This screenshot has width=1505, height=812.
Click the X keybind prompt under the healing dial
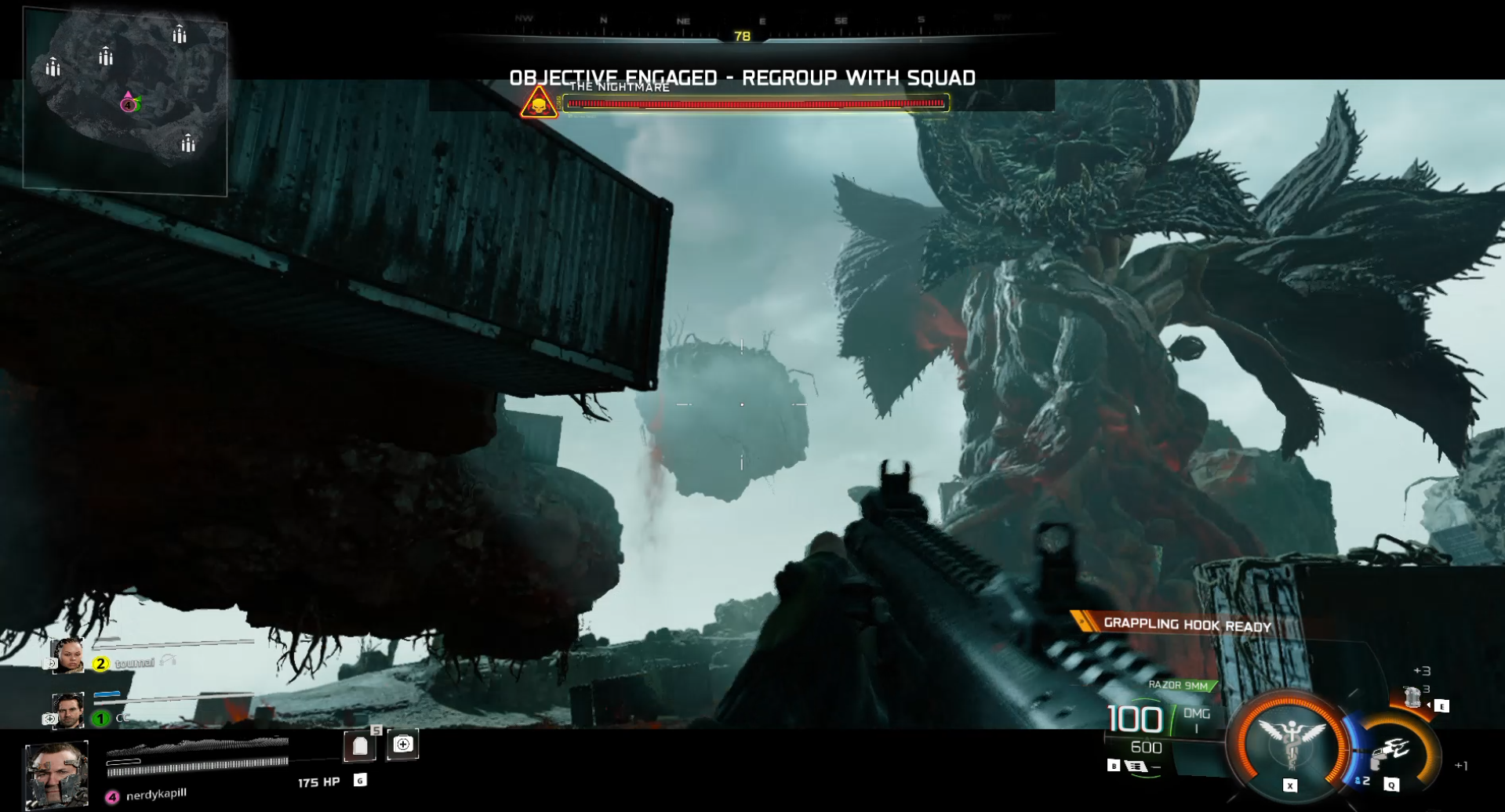click(x=1289, y=786)
